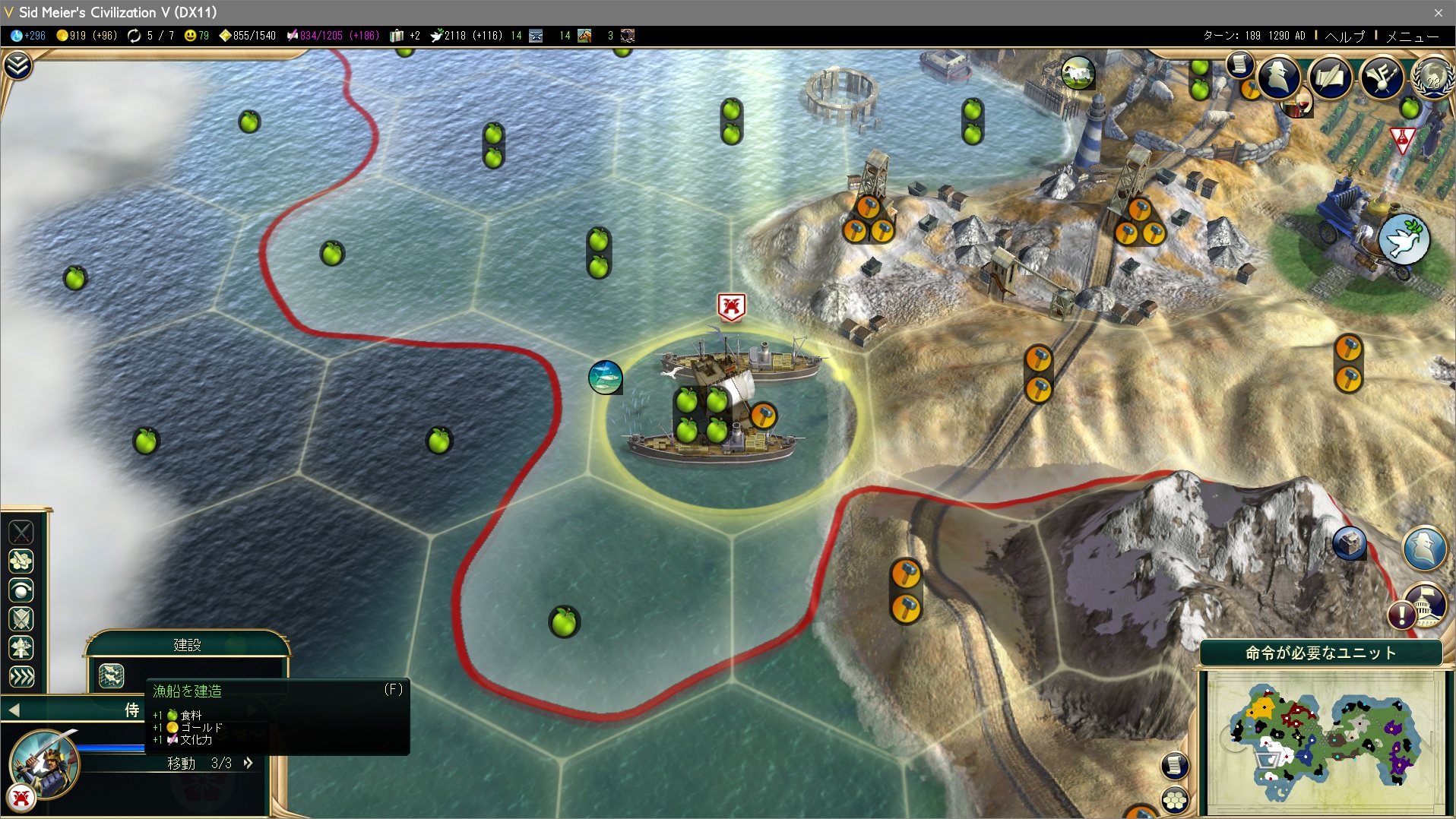This screenshot has height=819, width=1456.
Task: Choose the fortify shield-and-swords command
Action: (21, 619)
